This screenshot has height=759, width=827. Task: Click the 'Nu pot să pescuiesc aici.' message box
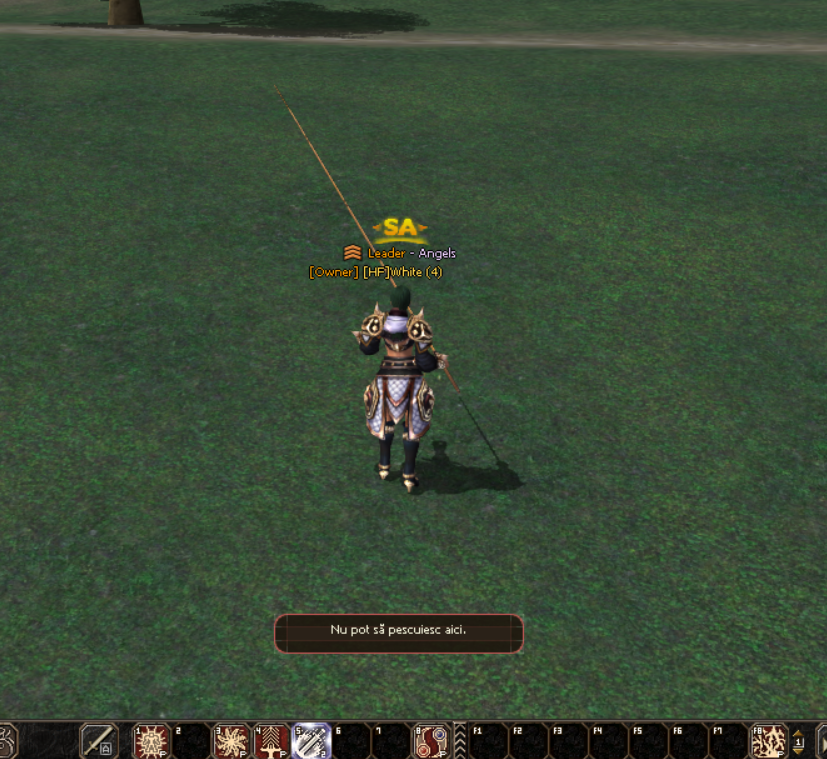point(398,633)
